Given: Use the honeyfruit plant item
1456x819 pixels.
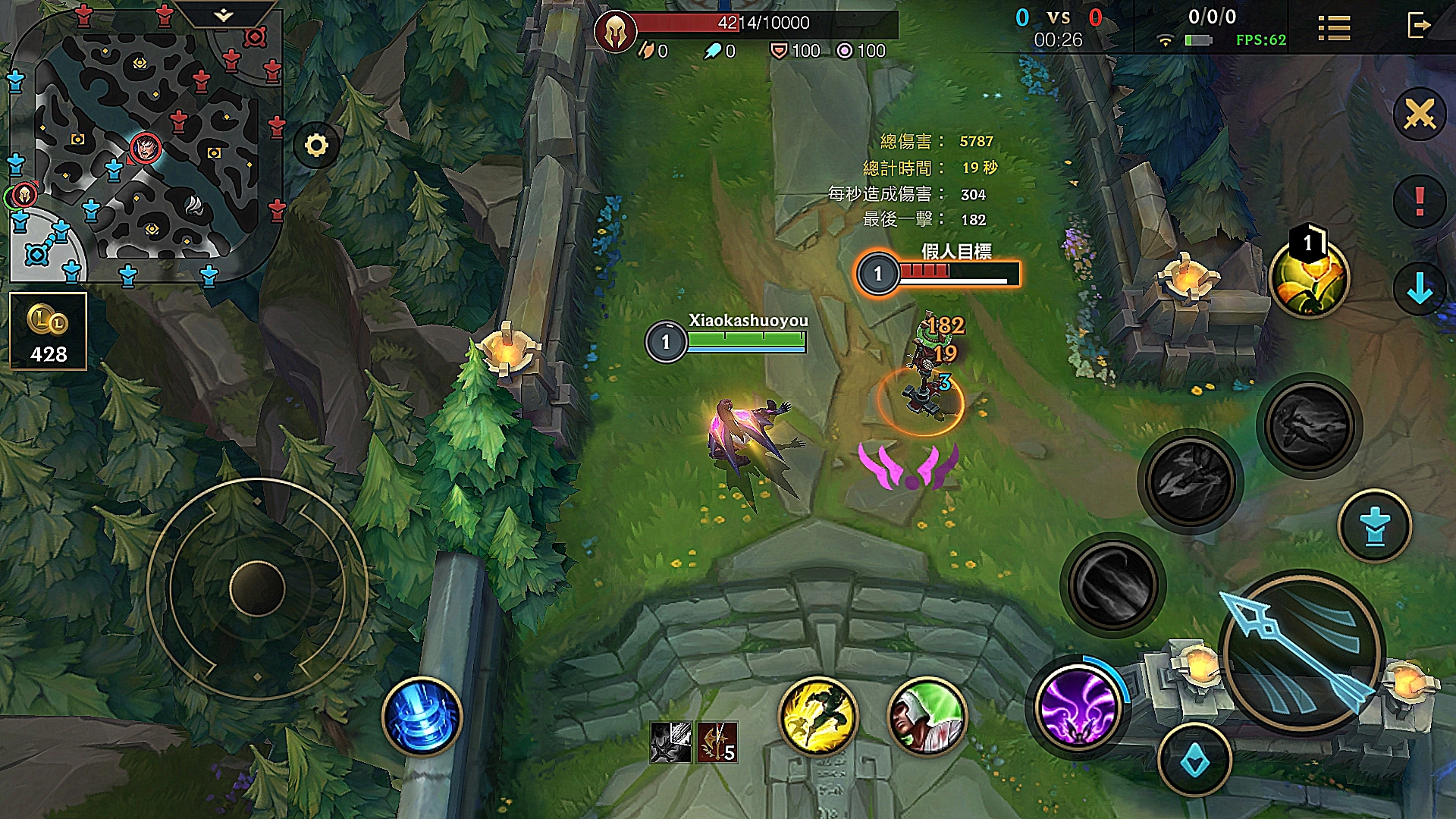Looking at the screenshot, I should (x=1308, y=279).
